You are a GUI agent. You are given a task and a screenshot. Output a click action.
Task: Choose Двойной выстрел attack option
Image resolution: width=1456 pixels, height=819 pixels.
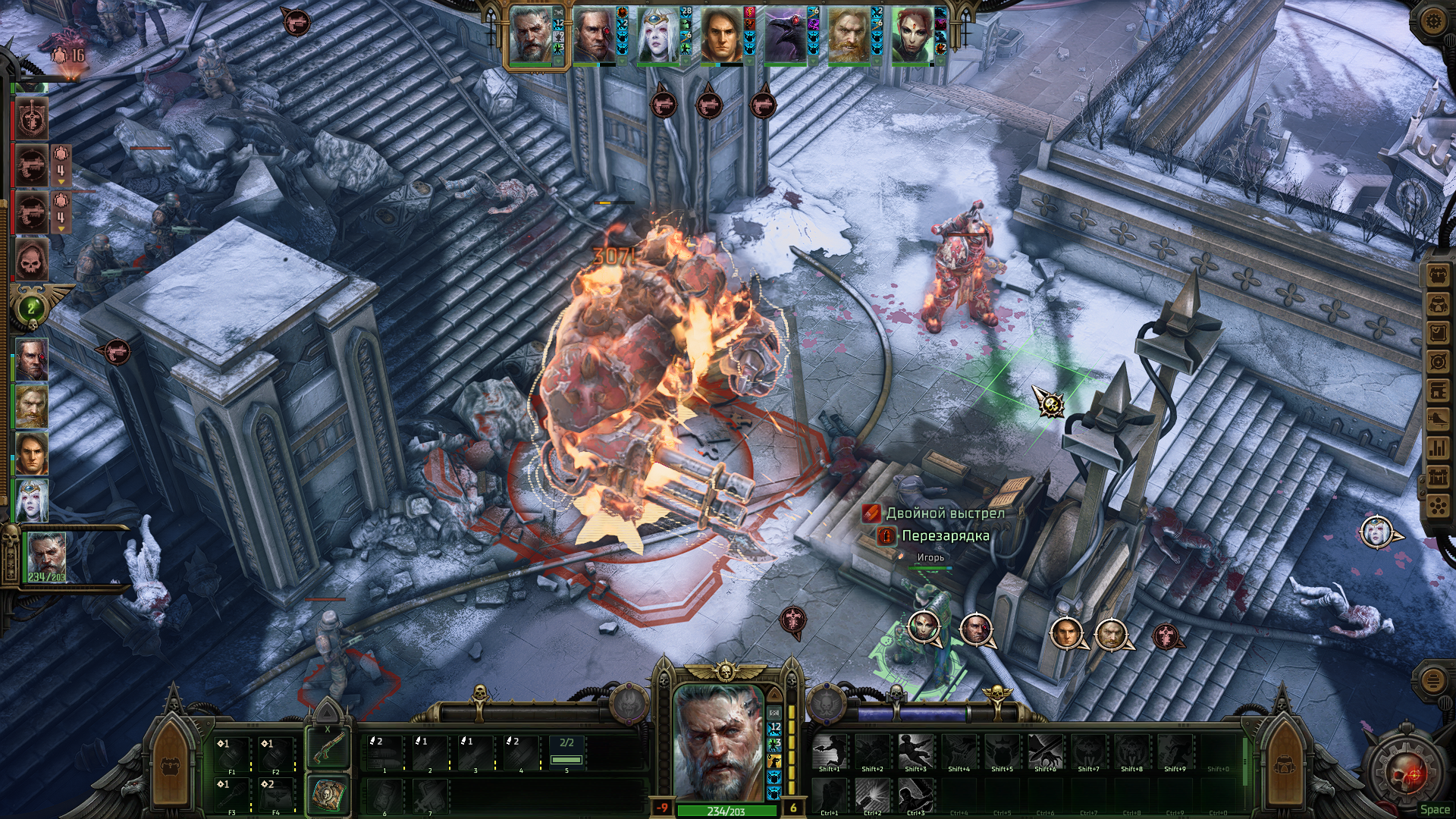945,513
